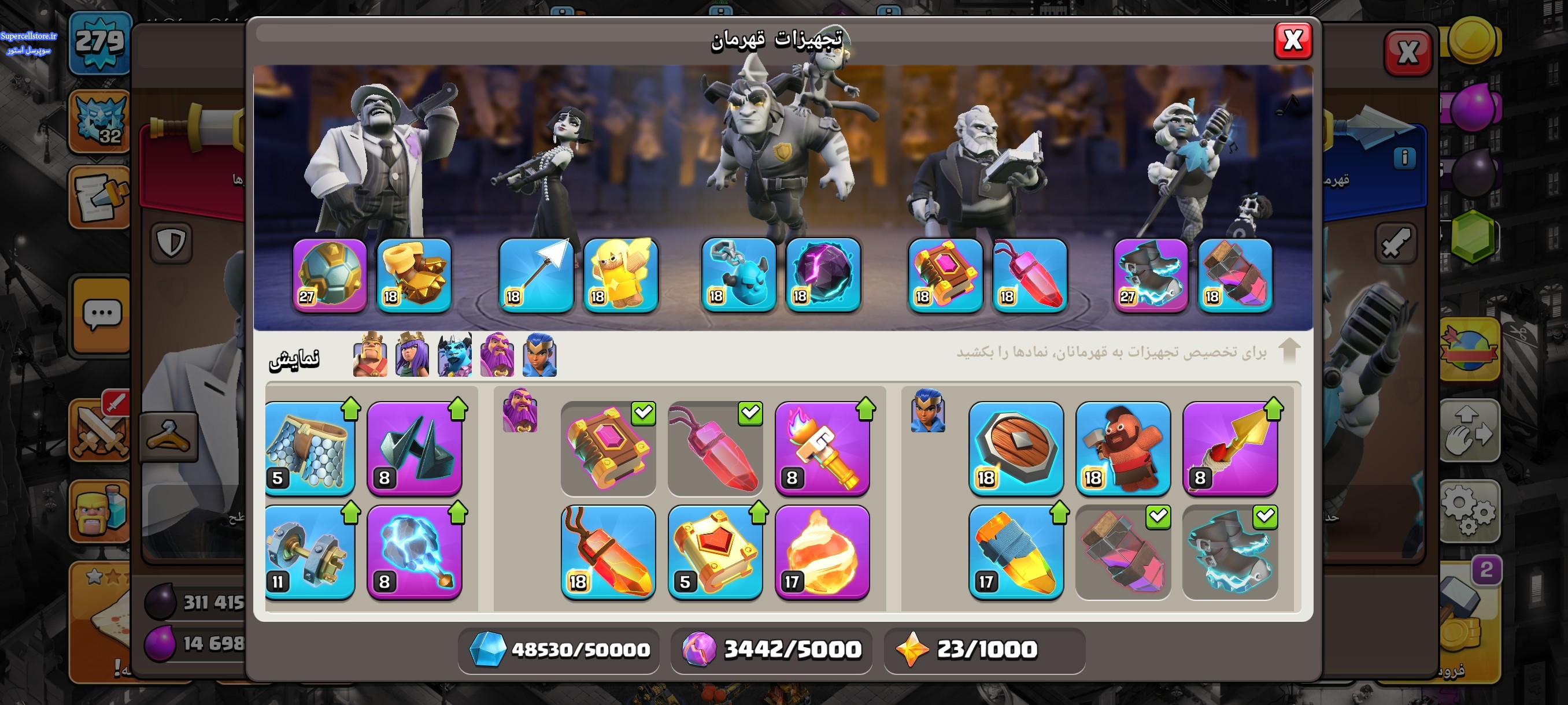Close the Hero Equipment window
This screenshot has width=1568, height=705.
(x=1292, y=42)
